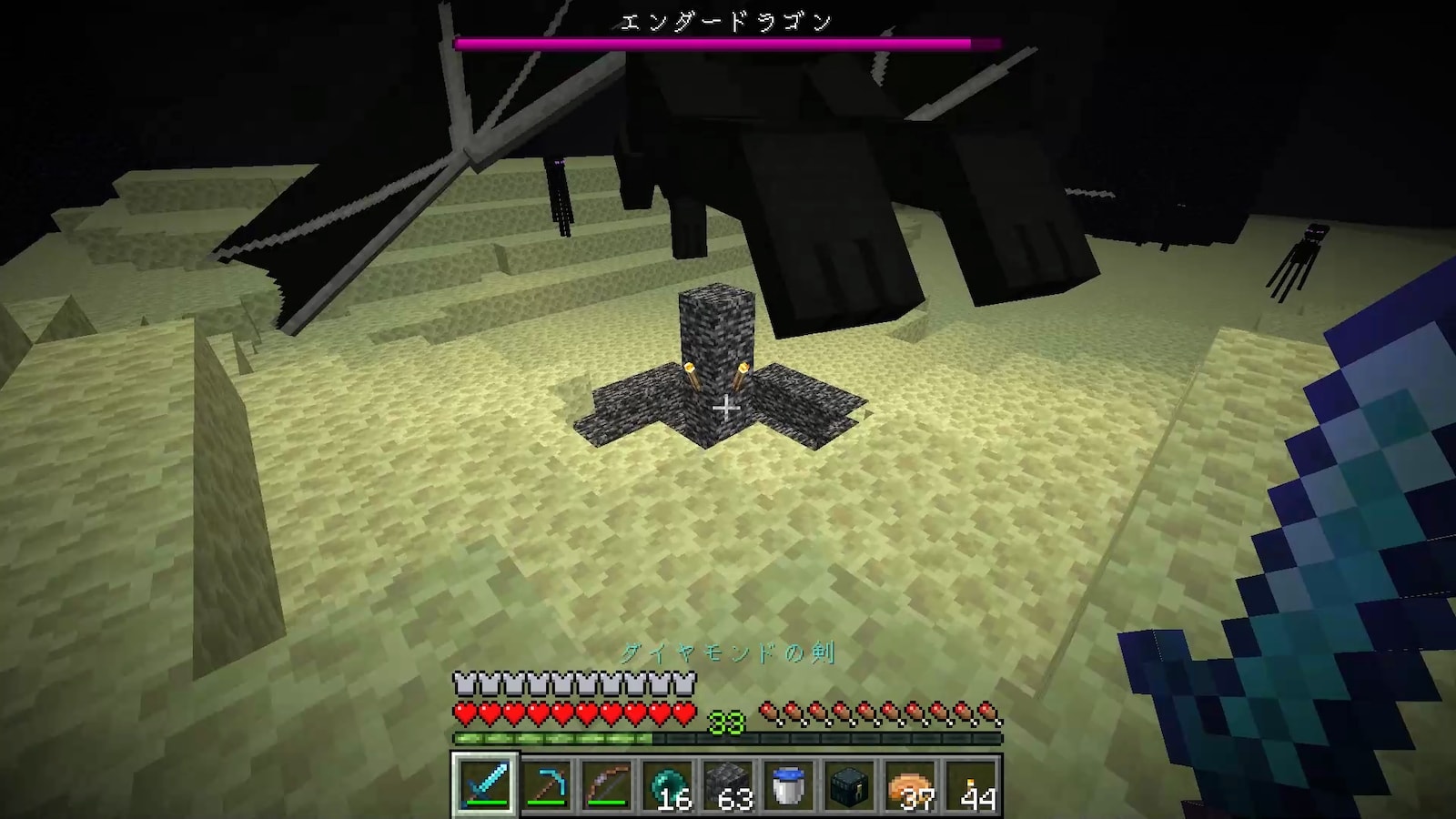
Task: Choose the cobblestone block stack
Action: point(728,784)
